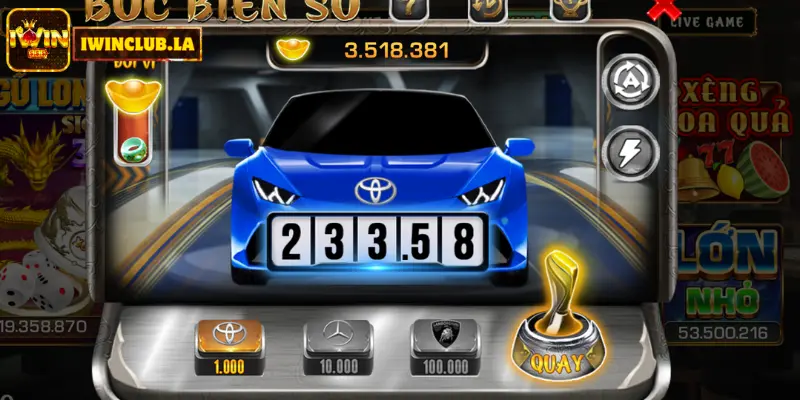The image size is (800, 400).
Task: Select the Toyota 1.000 bet level
Action: [229, 344]
